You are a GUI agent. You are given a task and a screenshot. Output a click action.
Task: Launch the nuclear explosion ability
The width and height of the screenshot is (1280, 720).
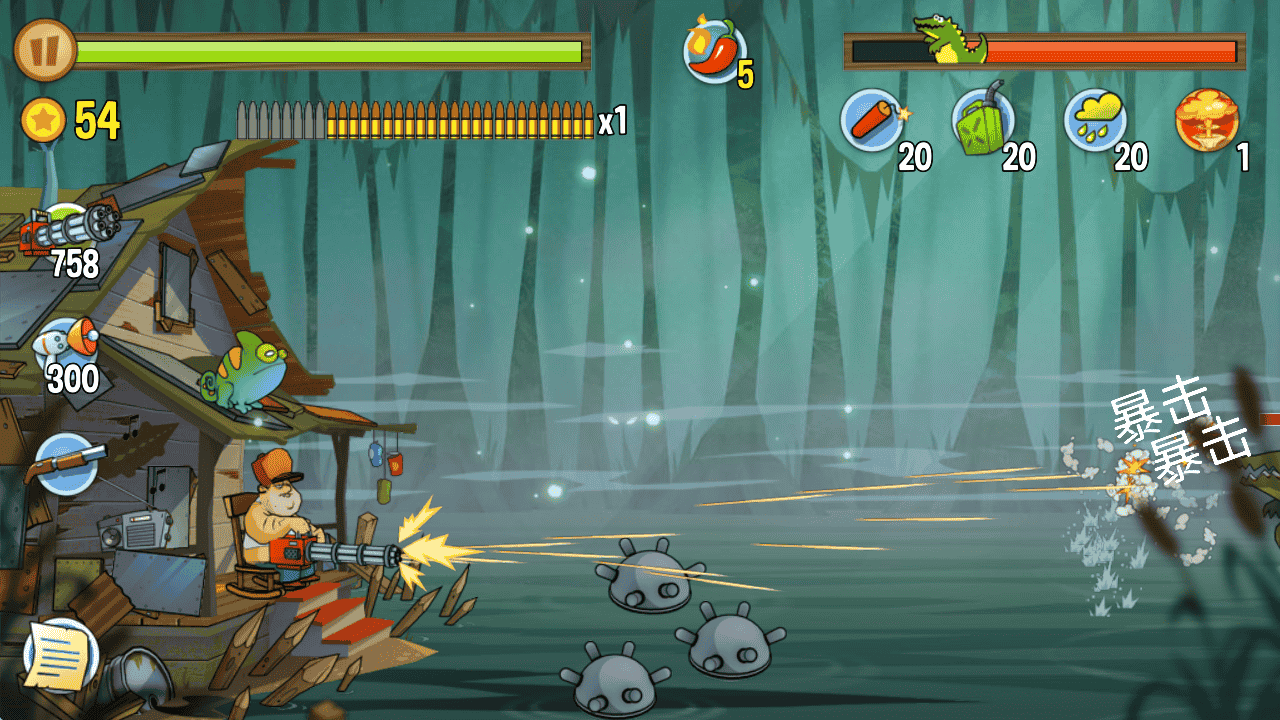(1207, 120)
